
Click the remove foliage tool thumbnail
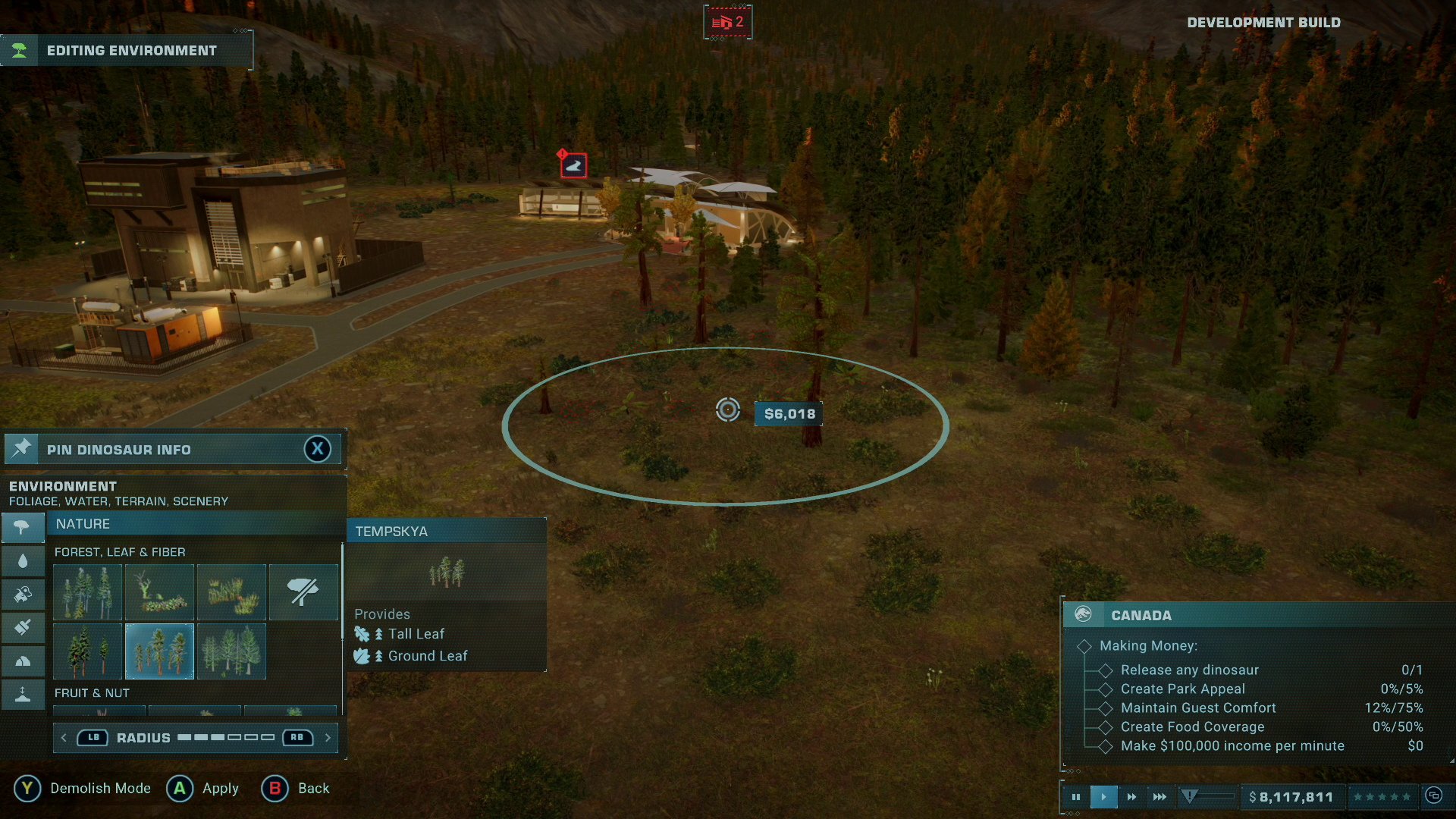[x=303, y=591]
